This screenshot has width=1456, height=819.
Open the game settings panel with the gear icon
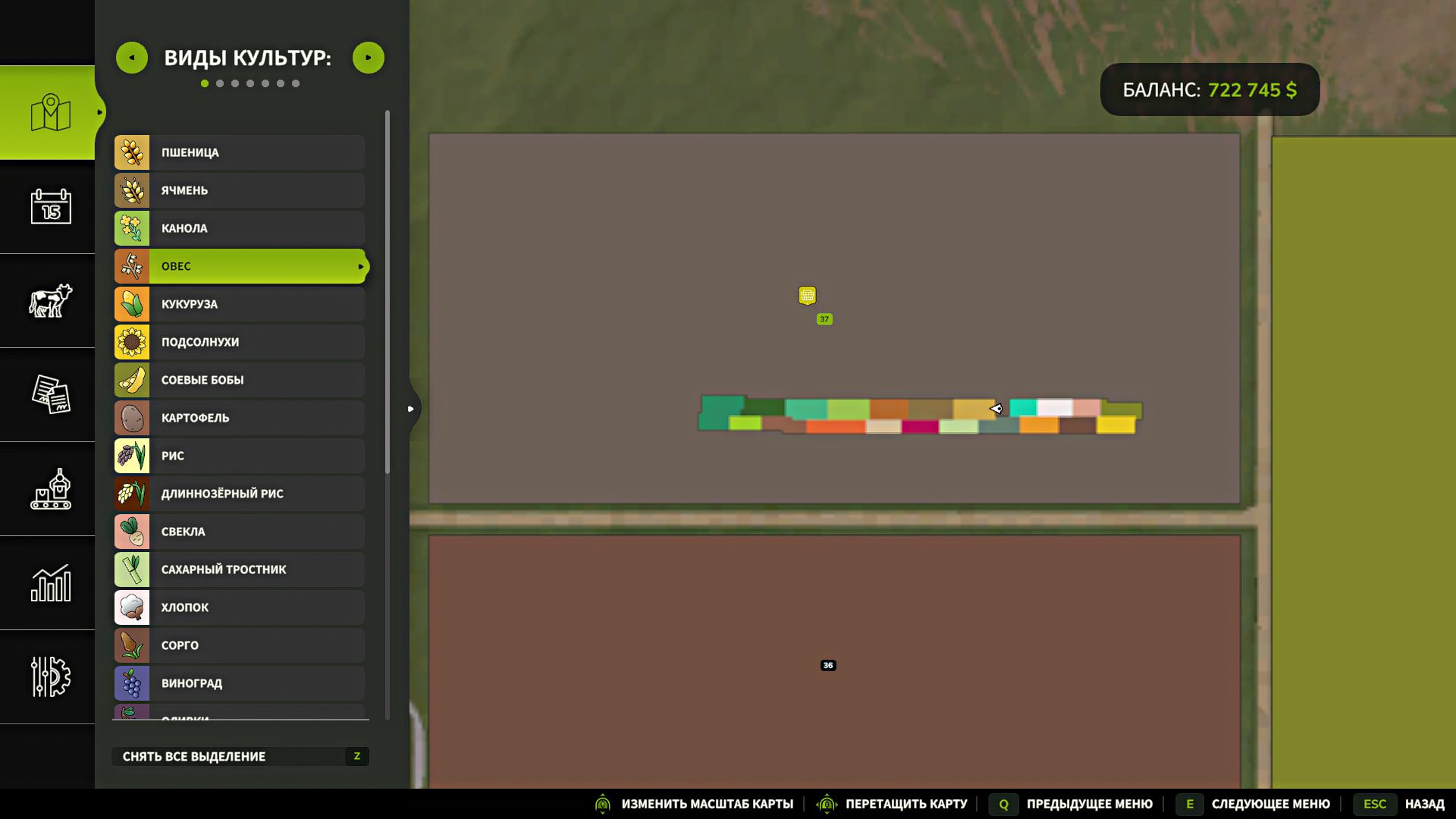pyautogui.click(x=48, y=678)
